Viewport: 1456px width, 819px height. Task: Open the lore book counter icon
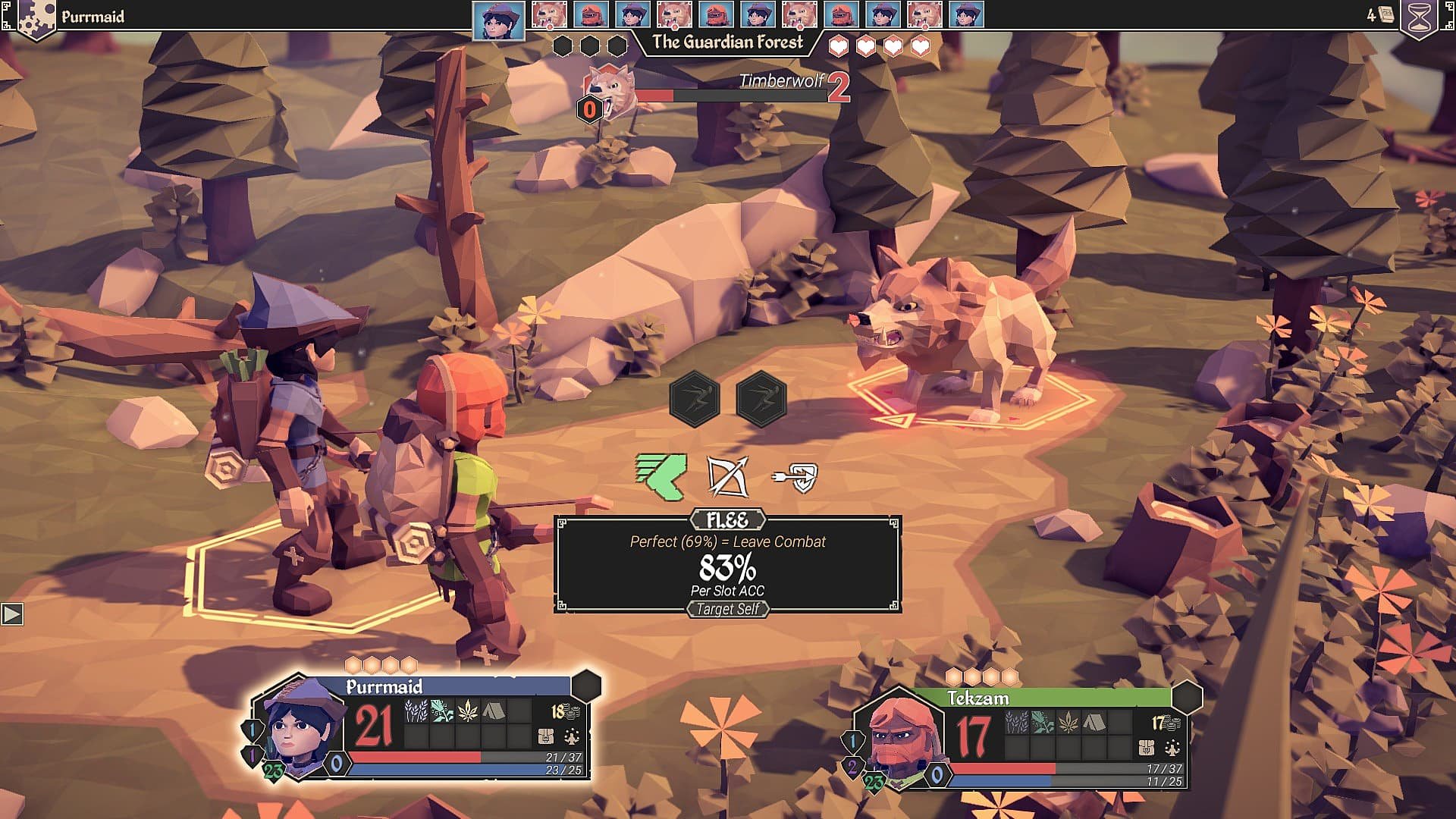pyautogui.click(x=1386, y=15)
